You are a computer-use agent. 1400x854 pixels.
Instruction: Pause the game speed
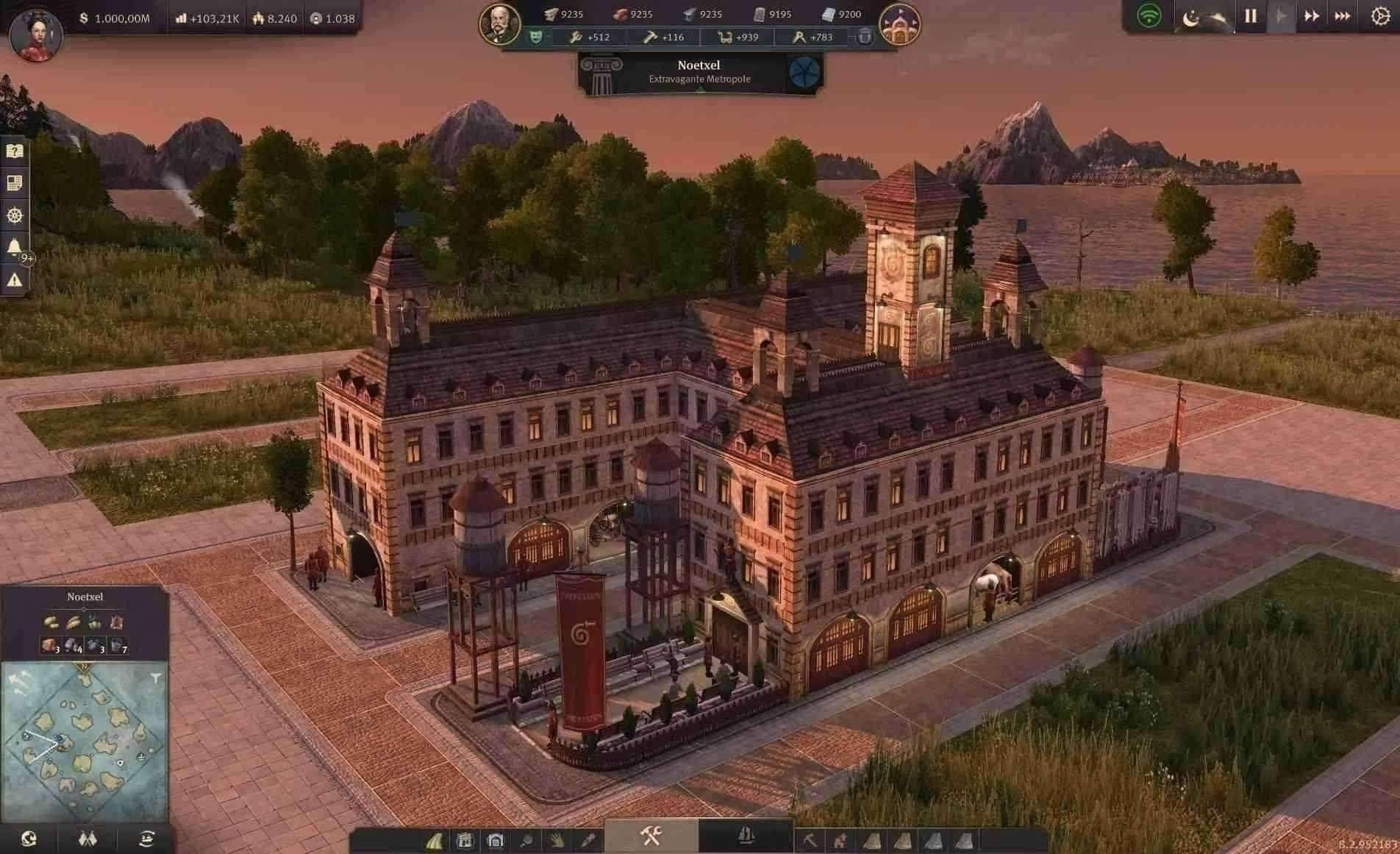point(1250,16)
